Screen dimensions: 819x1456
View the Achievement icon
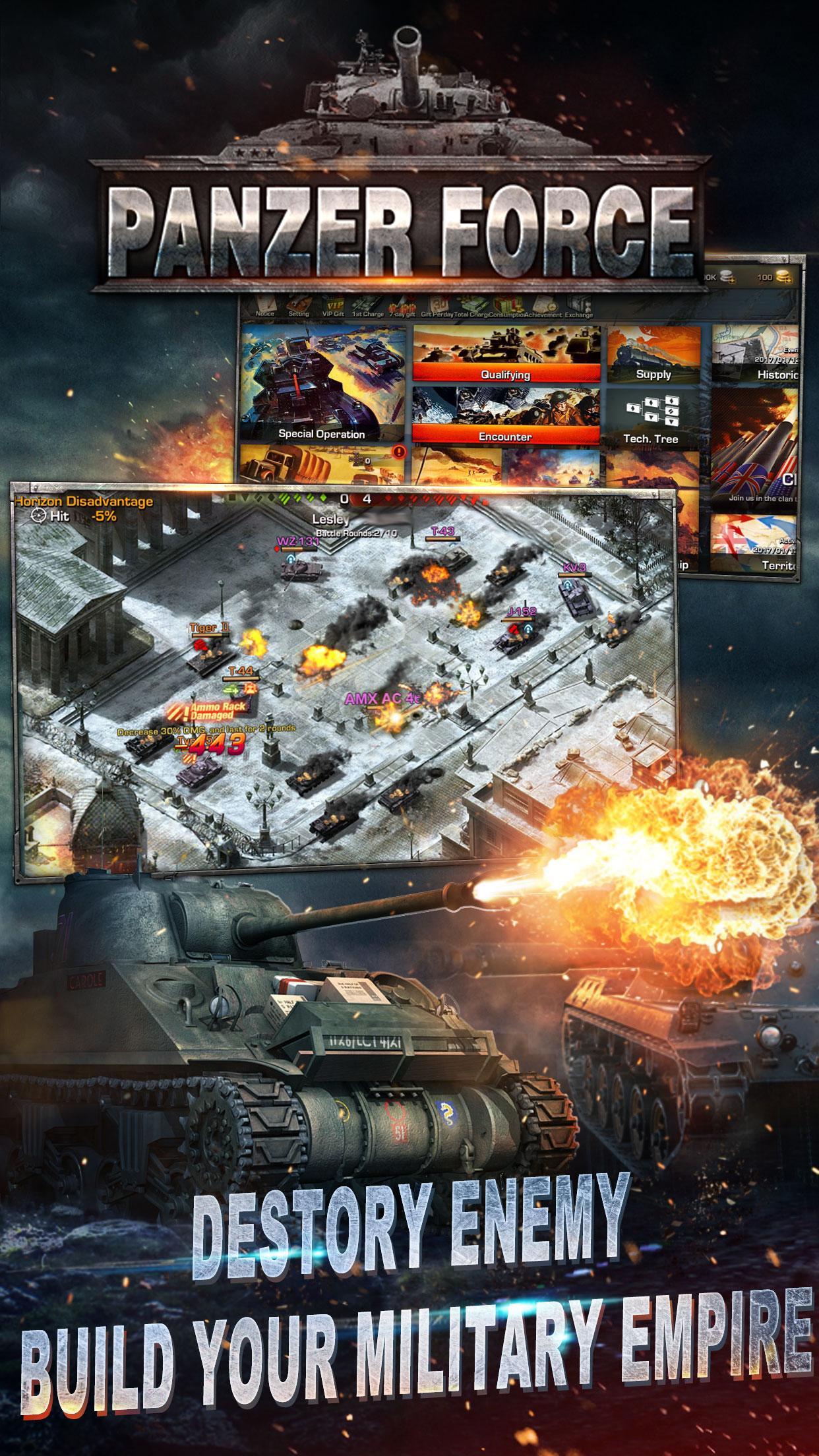[543, 307]
